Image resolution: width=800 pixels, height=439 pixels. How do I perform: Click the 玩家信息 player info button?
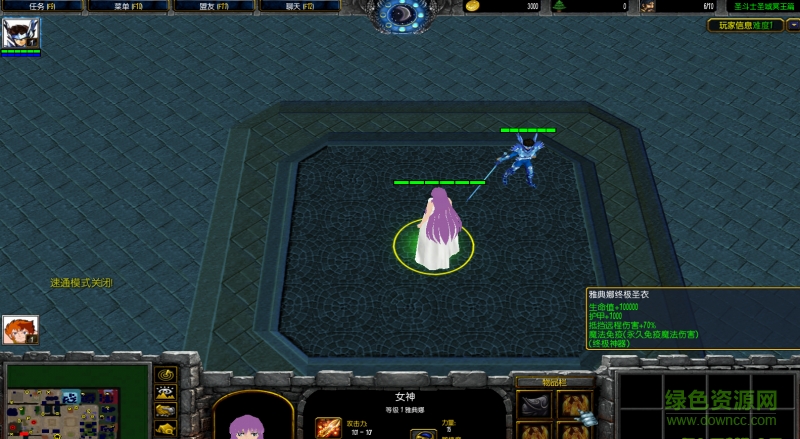[745, 25]
